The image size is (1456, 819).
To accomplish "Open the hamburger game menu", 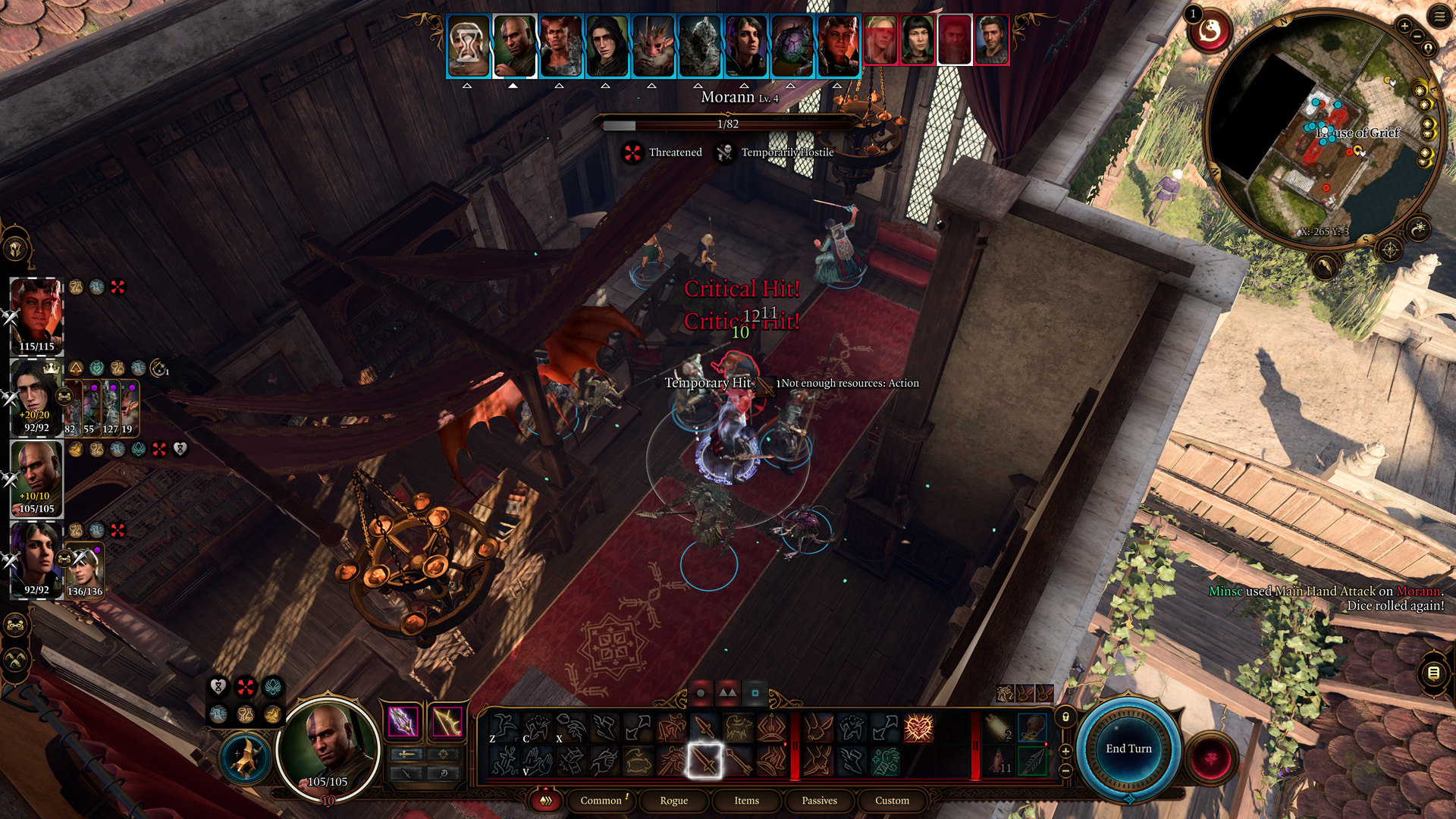I will pos(1439,16).
